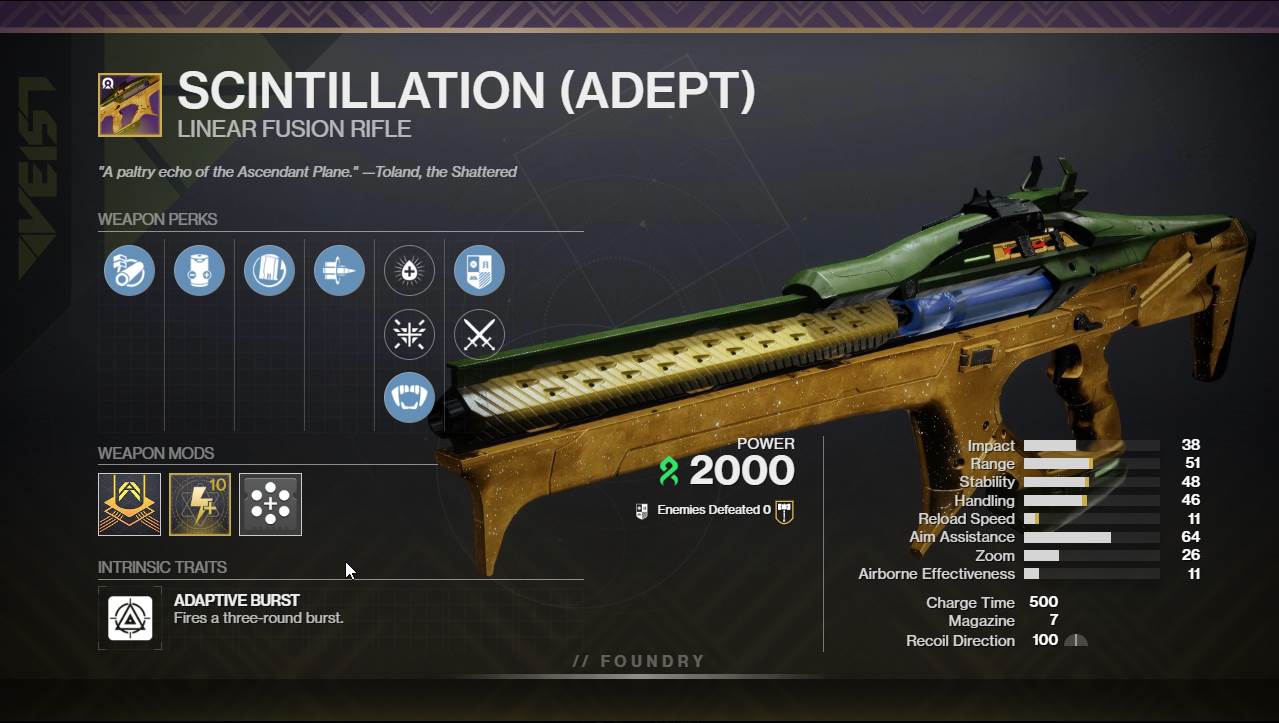Click the Enemies Defeated kill tracker
This screenshot has width=1279, height=723.
click(714, 510)
